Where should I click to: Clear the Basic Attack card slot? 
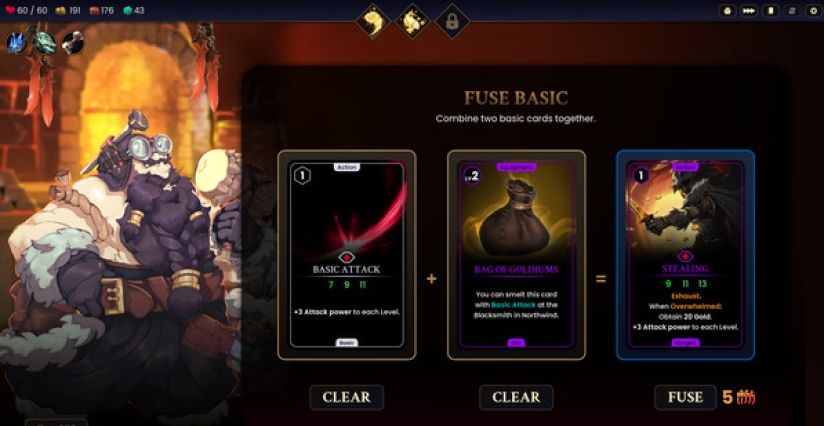tap(346, 397)
